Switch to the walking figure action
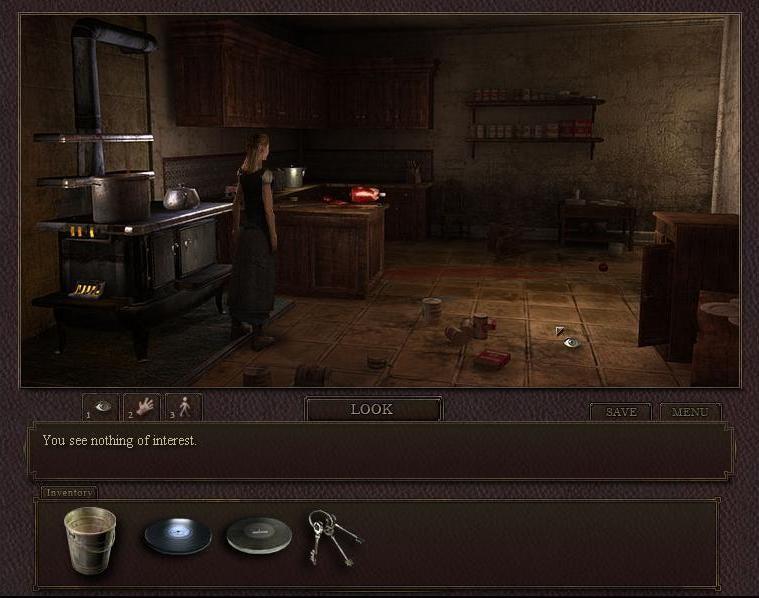The height and width of the screenshot is (598, 759). (x=184, y=408)
